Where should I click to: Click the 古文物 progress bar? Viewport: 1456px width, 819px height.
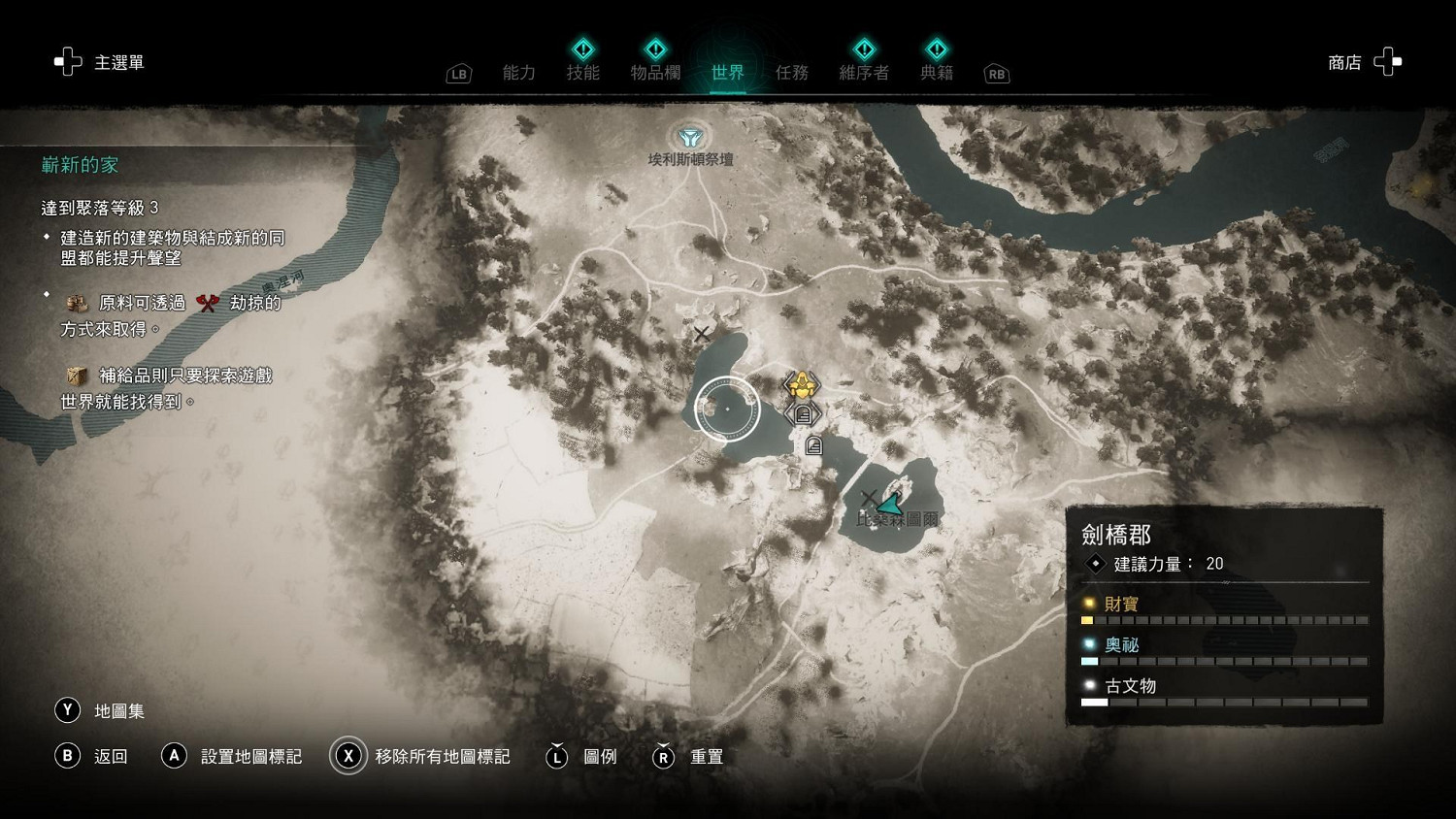click(x=1223, y=701)
